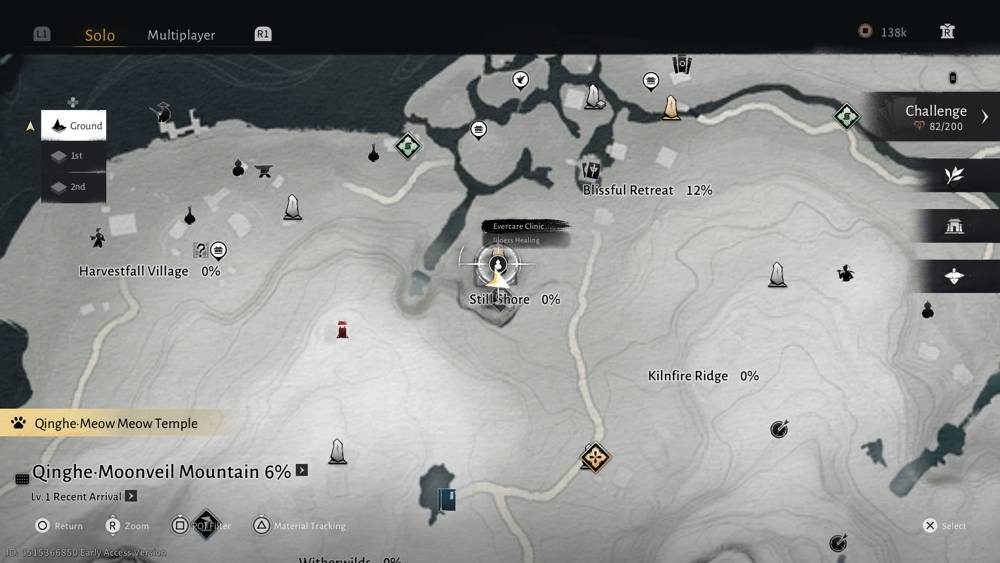
Task: Open Material Tracking
Action: (261, 525)
